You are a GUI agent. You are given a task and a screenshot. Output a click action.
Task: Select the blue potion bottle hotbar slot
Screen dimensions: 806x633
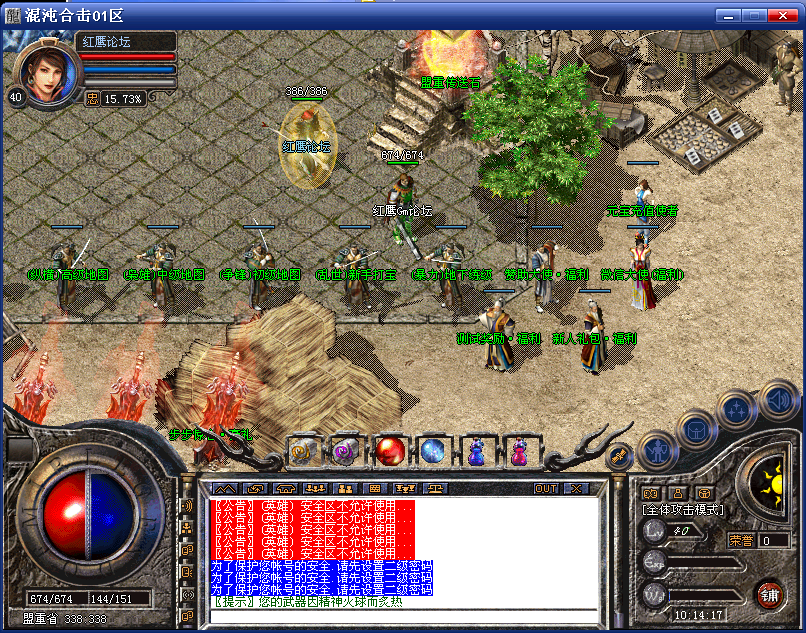[x=475, y=452]
